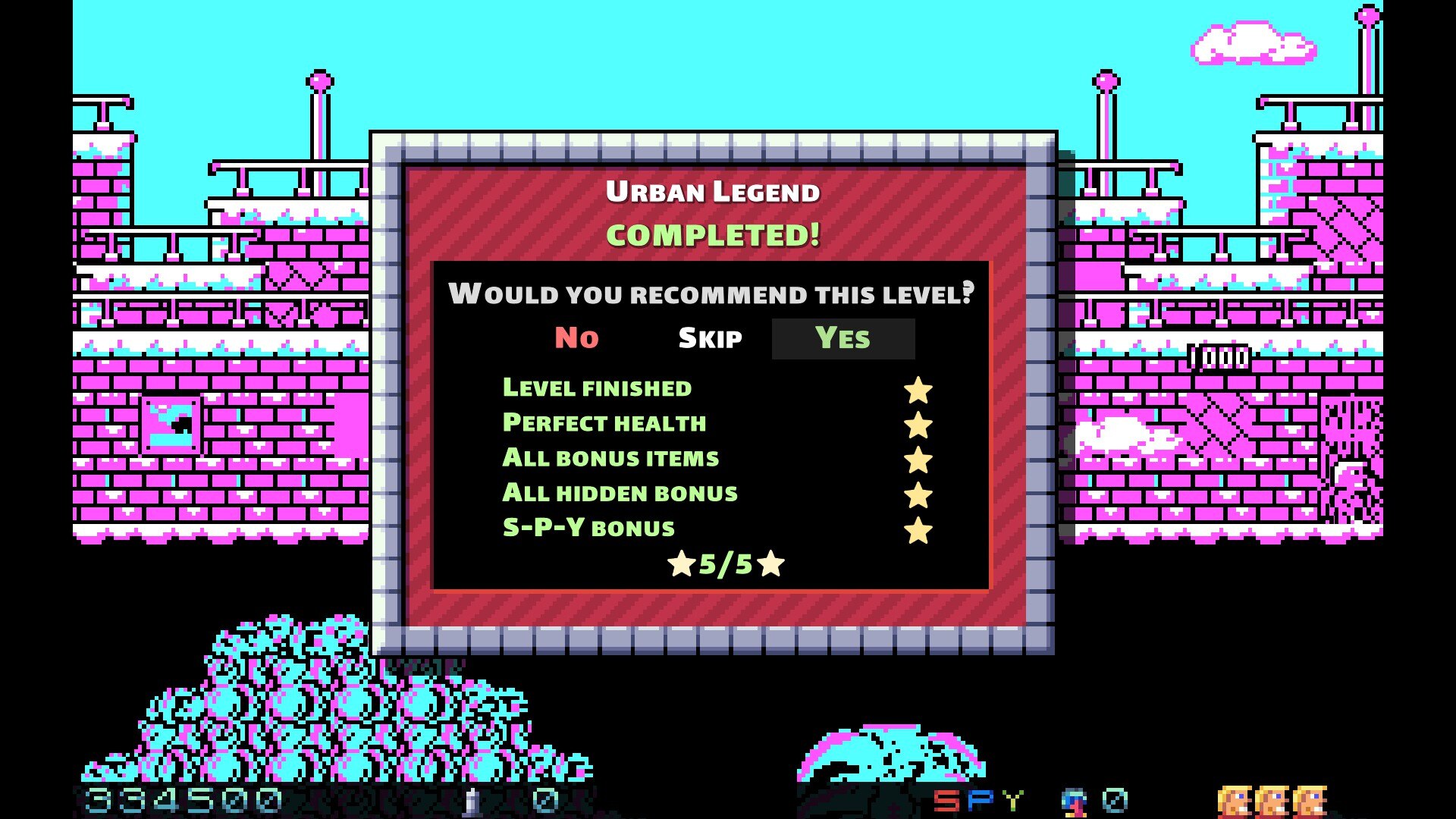This screenshot has height=819, width=1456.
Task: Choose No for recommending this level
Action: point(576,338)
